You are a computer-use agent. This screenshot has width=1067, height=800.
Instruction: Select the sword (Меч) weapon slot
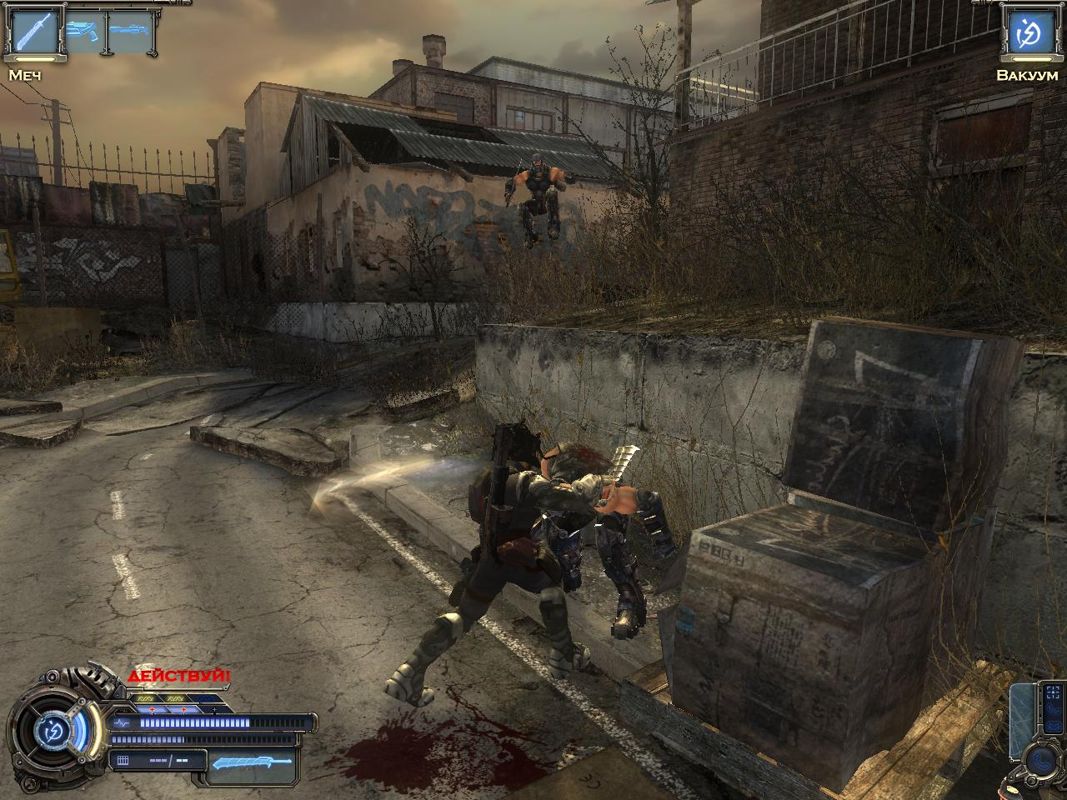click(35, 32)
